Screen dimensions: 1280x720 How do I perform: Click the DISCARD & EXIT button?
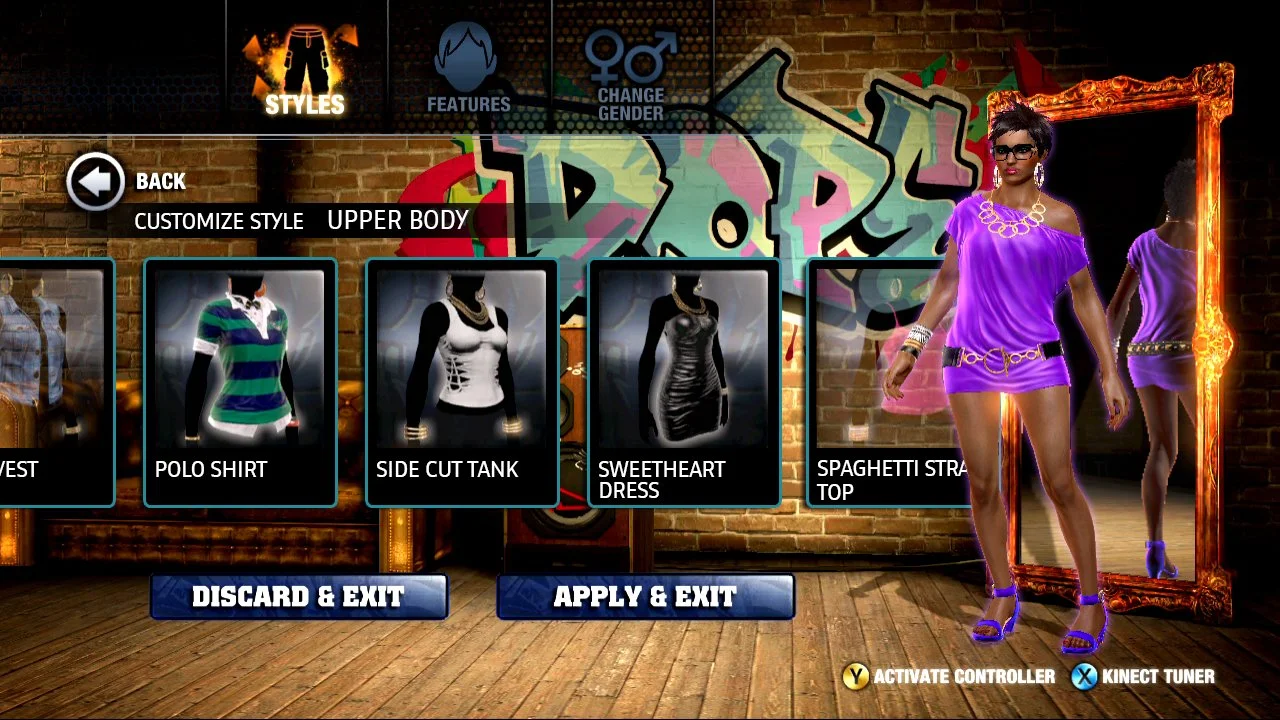pyautogui.click(x=297, y=596)
